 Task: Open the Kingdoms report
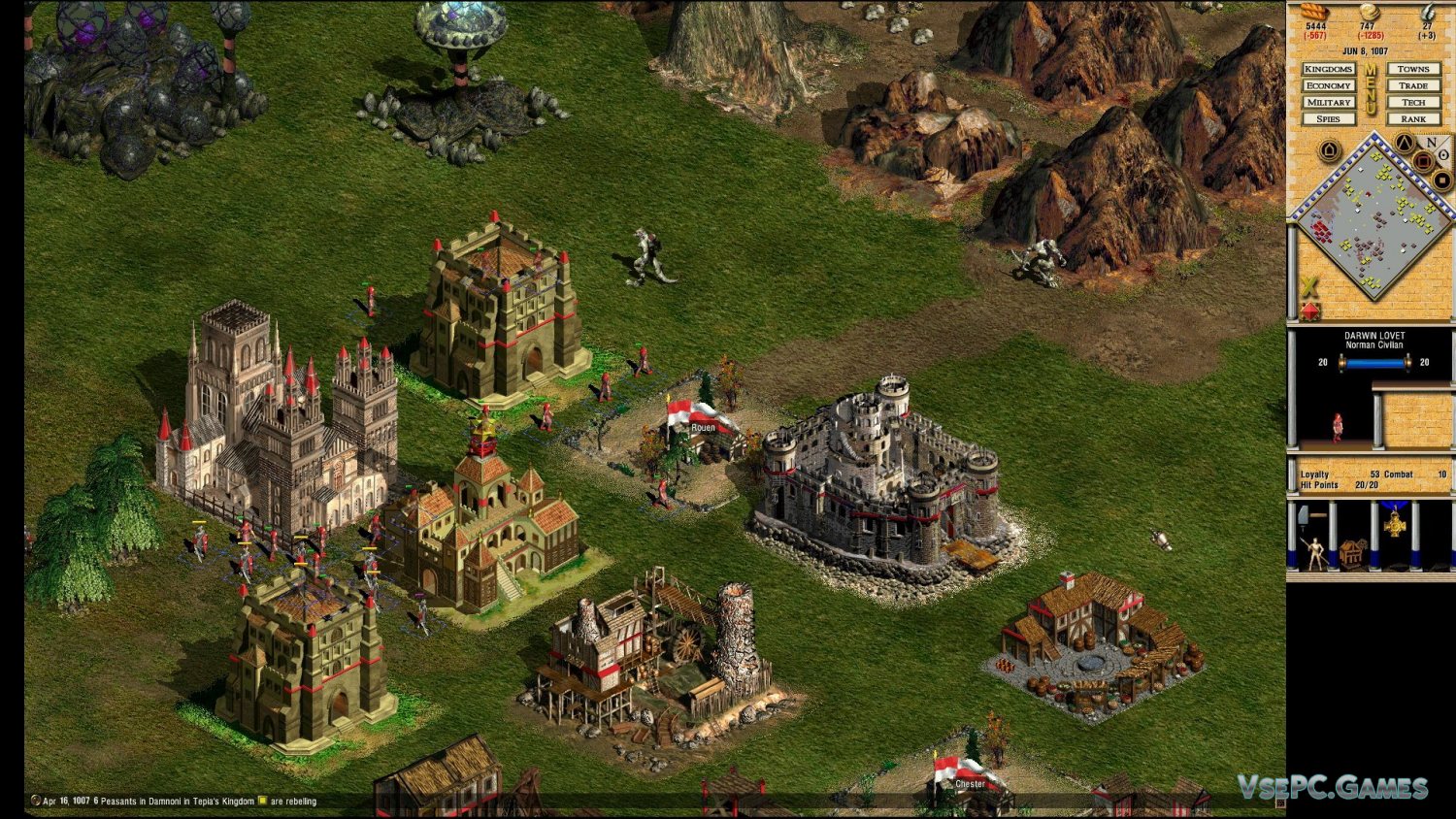[1328, 69]
